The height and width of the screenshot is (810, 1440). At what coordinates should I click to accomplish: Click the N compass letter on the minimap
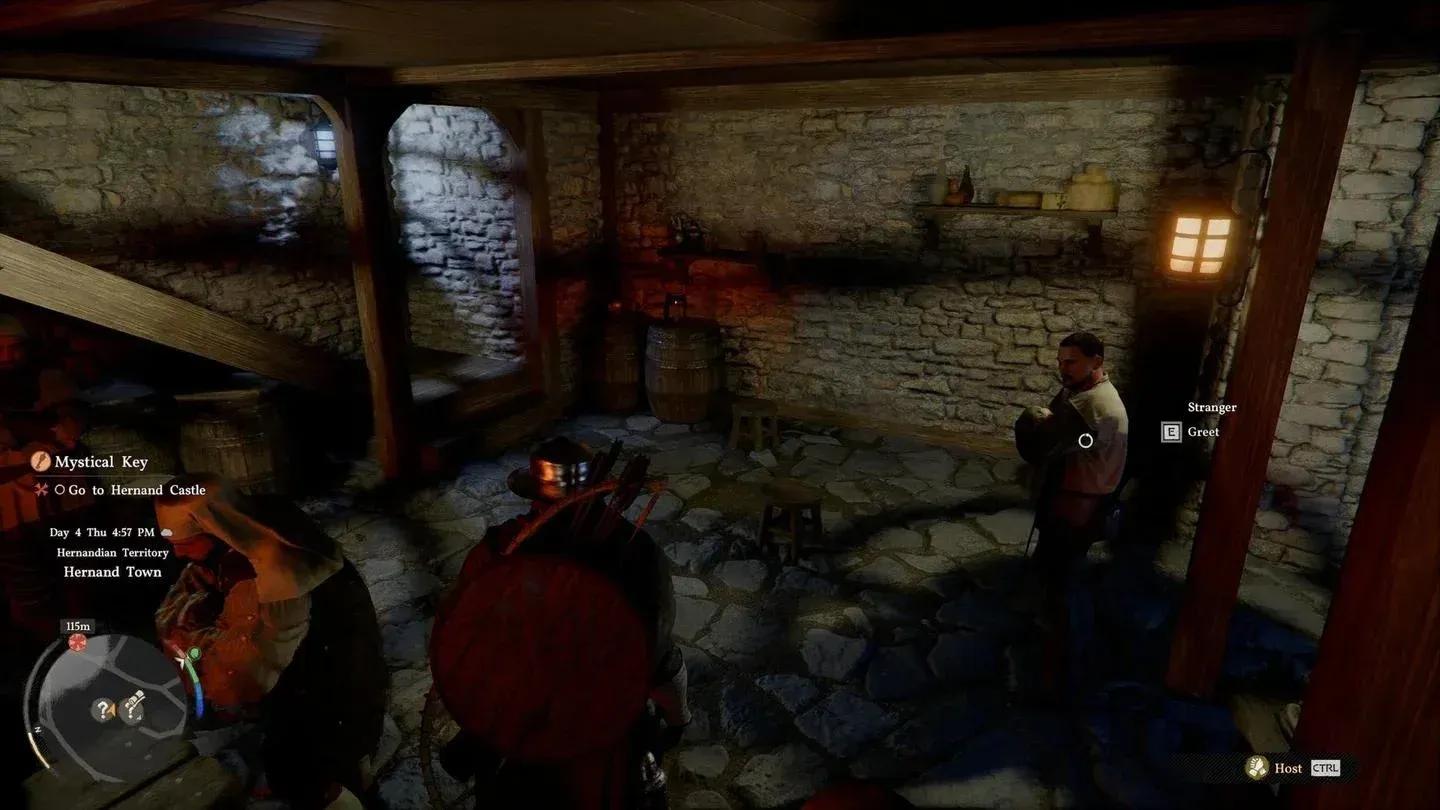pyautogui.click(x=38, y=728)
